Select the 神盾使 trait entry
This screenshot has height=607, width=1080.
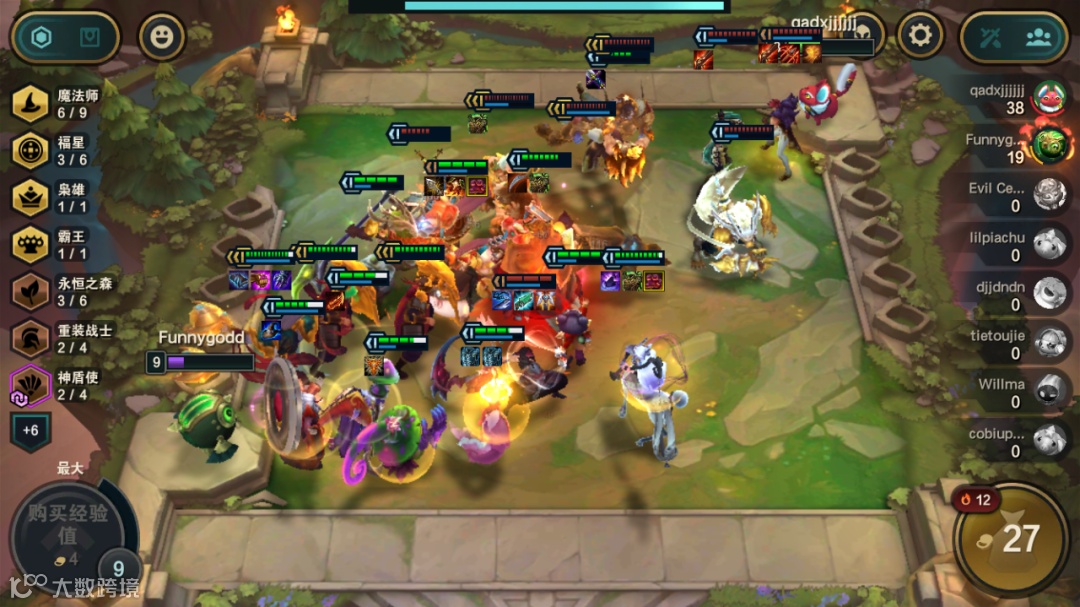[62, 385]
